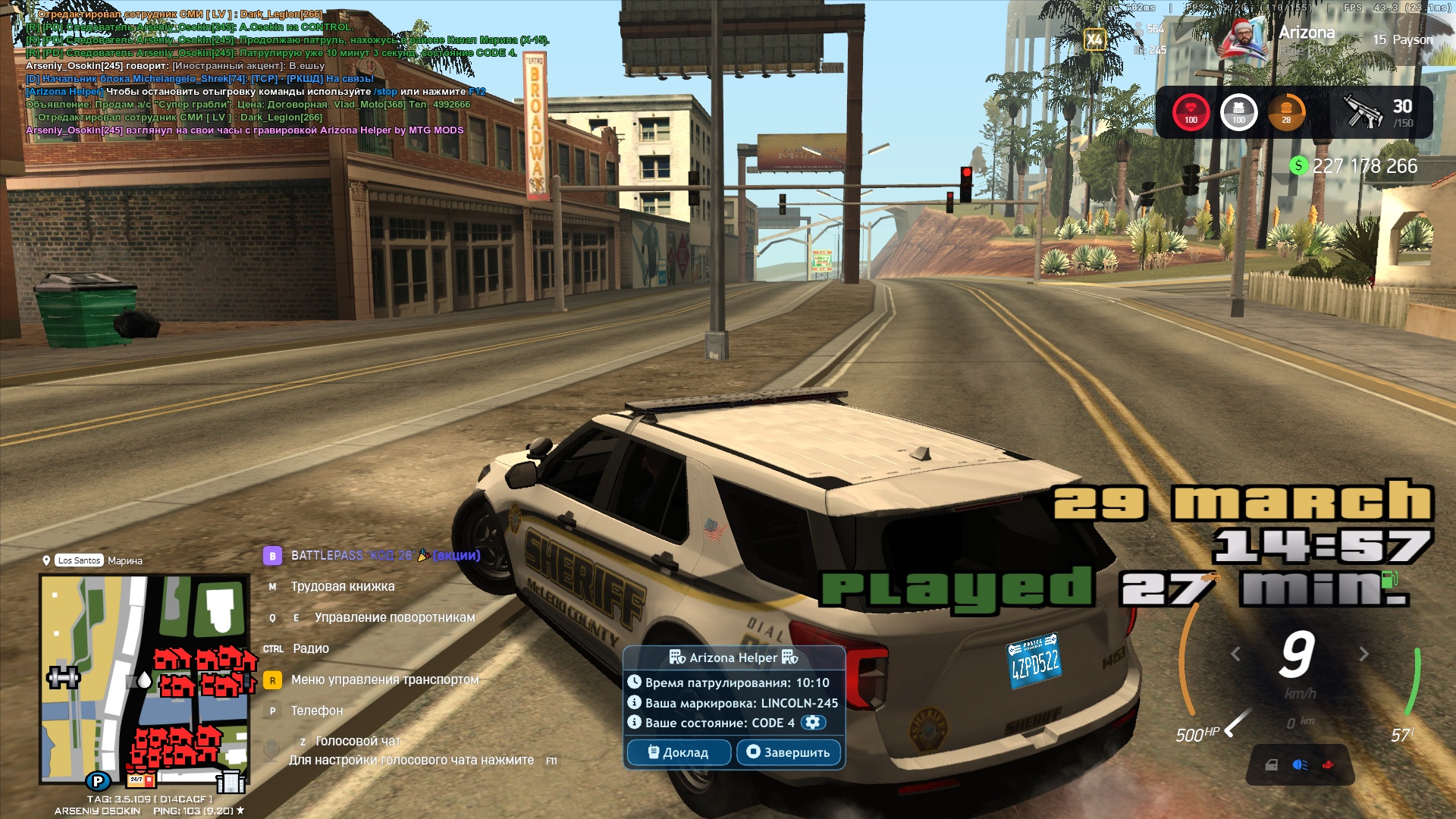The width and height of the screenshot is (1456, 819).
Task: Select the 24/7 shop marker on minimap
Action: tap(140, 779)
